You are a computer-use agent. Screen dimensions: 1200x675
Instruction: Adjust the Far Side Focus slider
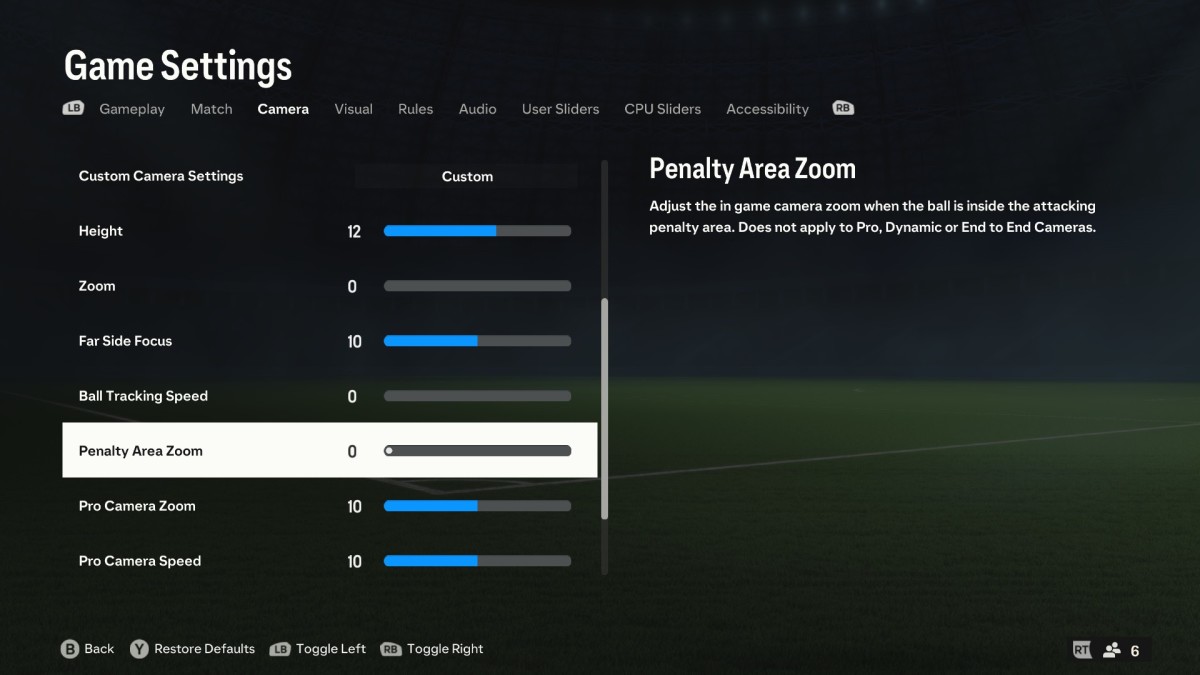[x=477, y=341]
